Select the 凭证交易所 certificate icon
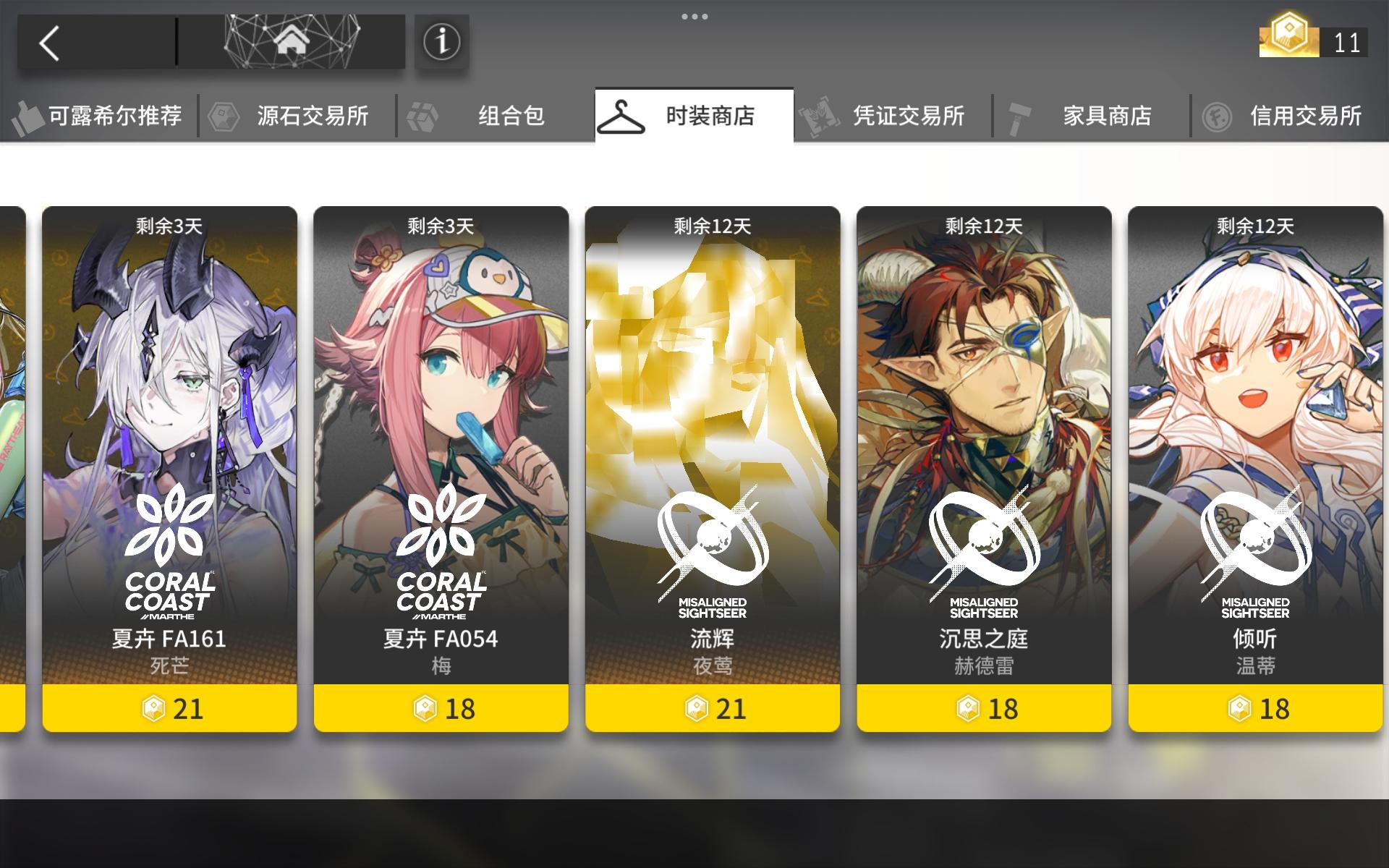The image size is (1389, 868). coord(820,116)
